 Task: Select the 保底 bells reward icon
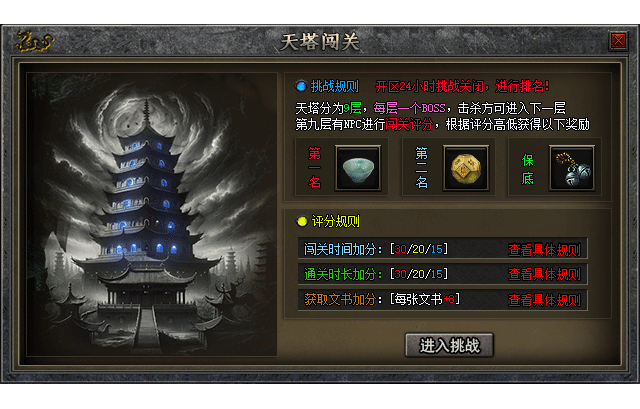(x=572, y=168)
